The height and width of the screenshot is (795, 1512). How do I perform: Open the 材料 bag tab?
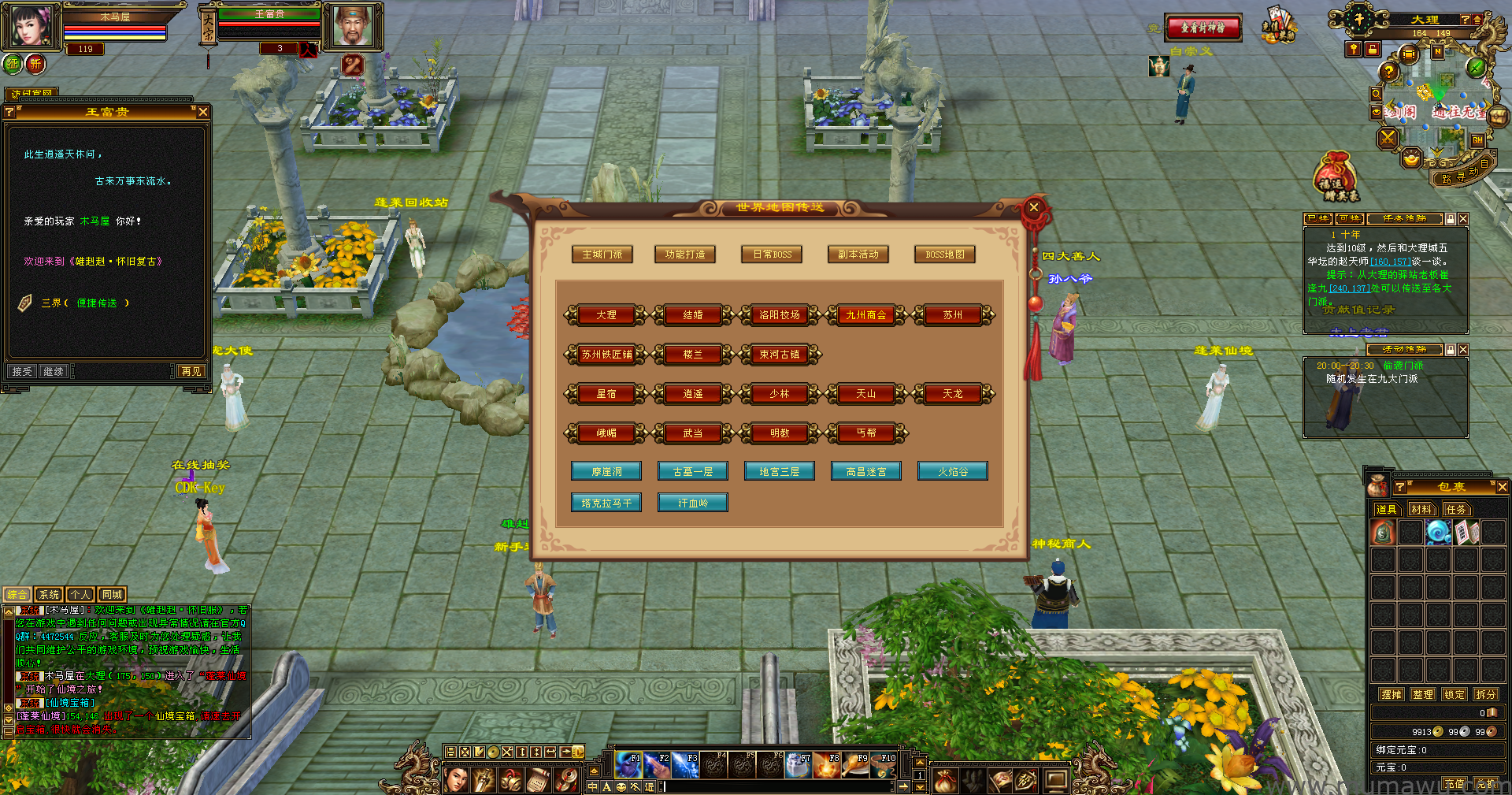pyautogui.click(x=1421, y=509)
